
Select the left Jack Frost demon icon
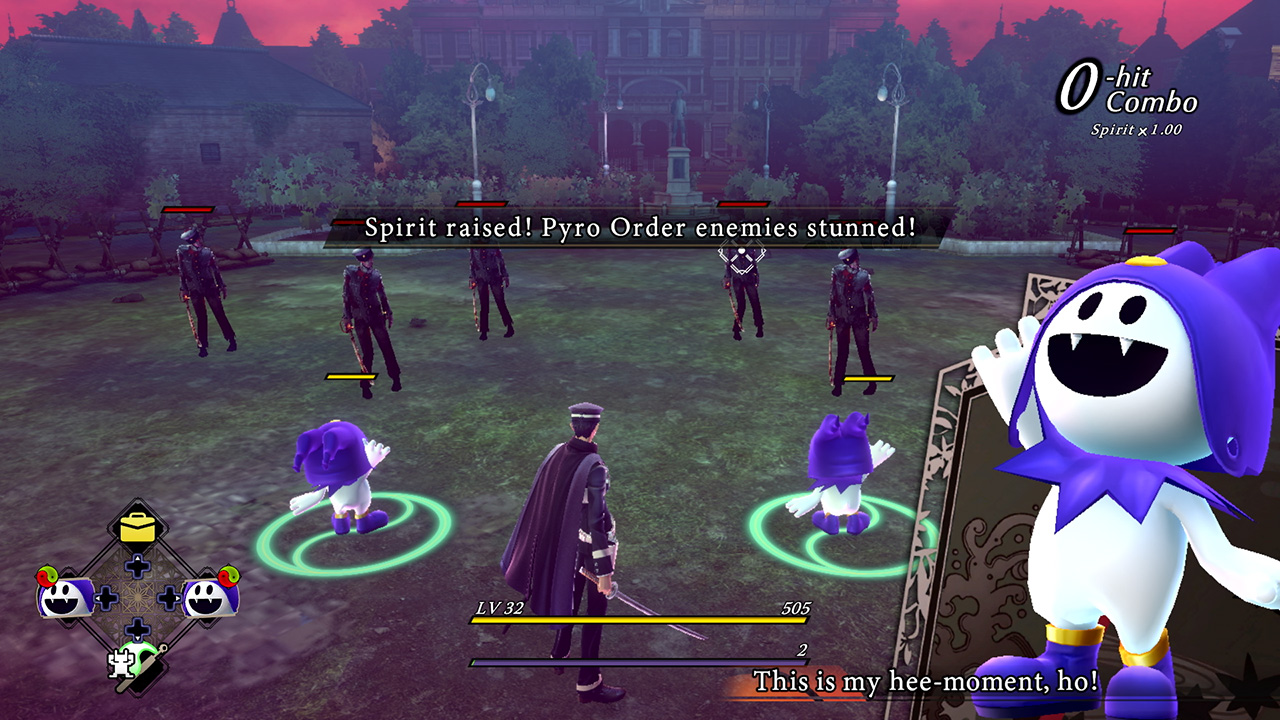pyautogui.click(x=61, y=598)
